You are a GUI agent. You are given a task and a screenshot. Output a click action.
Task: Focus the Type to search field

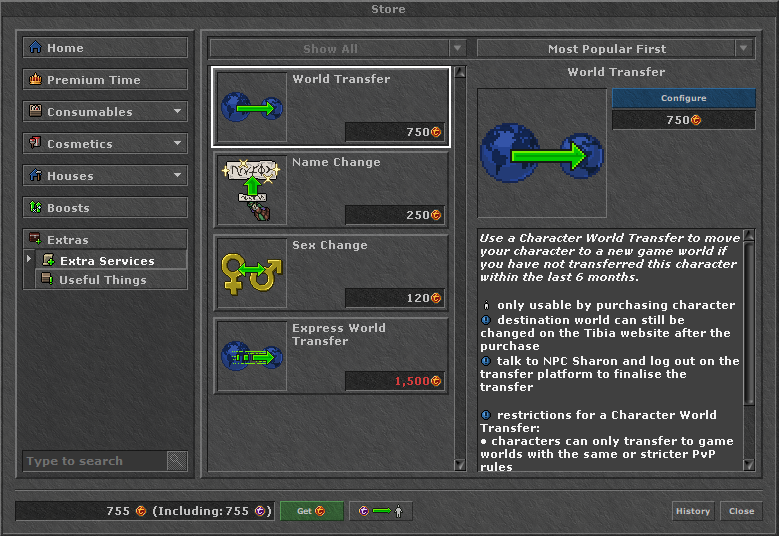pyautogui.click(x=94, y=461)
